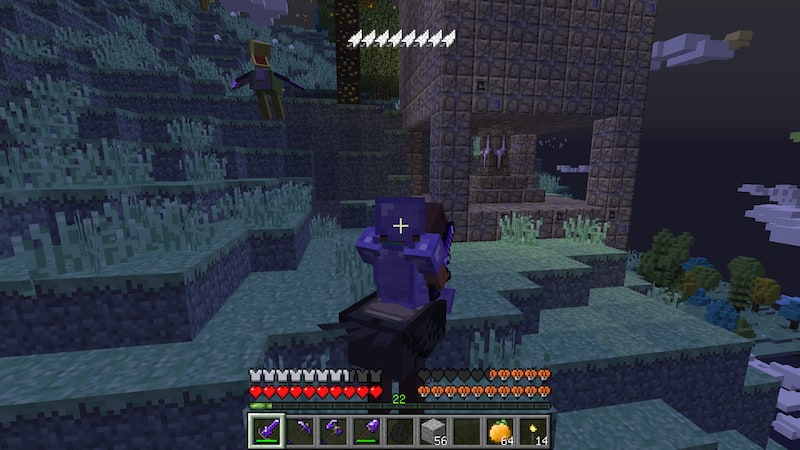Image resolution: width=800 pixels, height=450 pixels.
Task: Select the purple sword hotbar slot
Action: (x=268, y=430)
